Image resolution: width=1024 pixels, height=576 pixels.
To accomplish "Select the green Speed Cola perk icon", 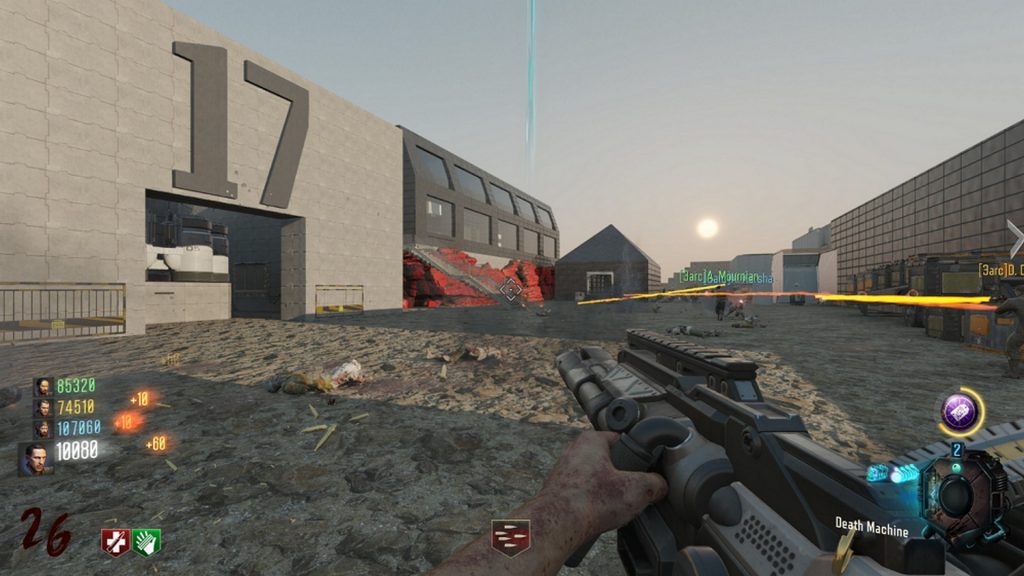I will pyautogui.click(x=147, y=542).
